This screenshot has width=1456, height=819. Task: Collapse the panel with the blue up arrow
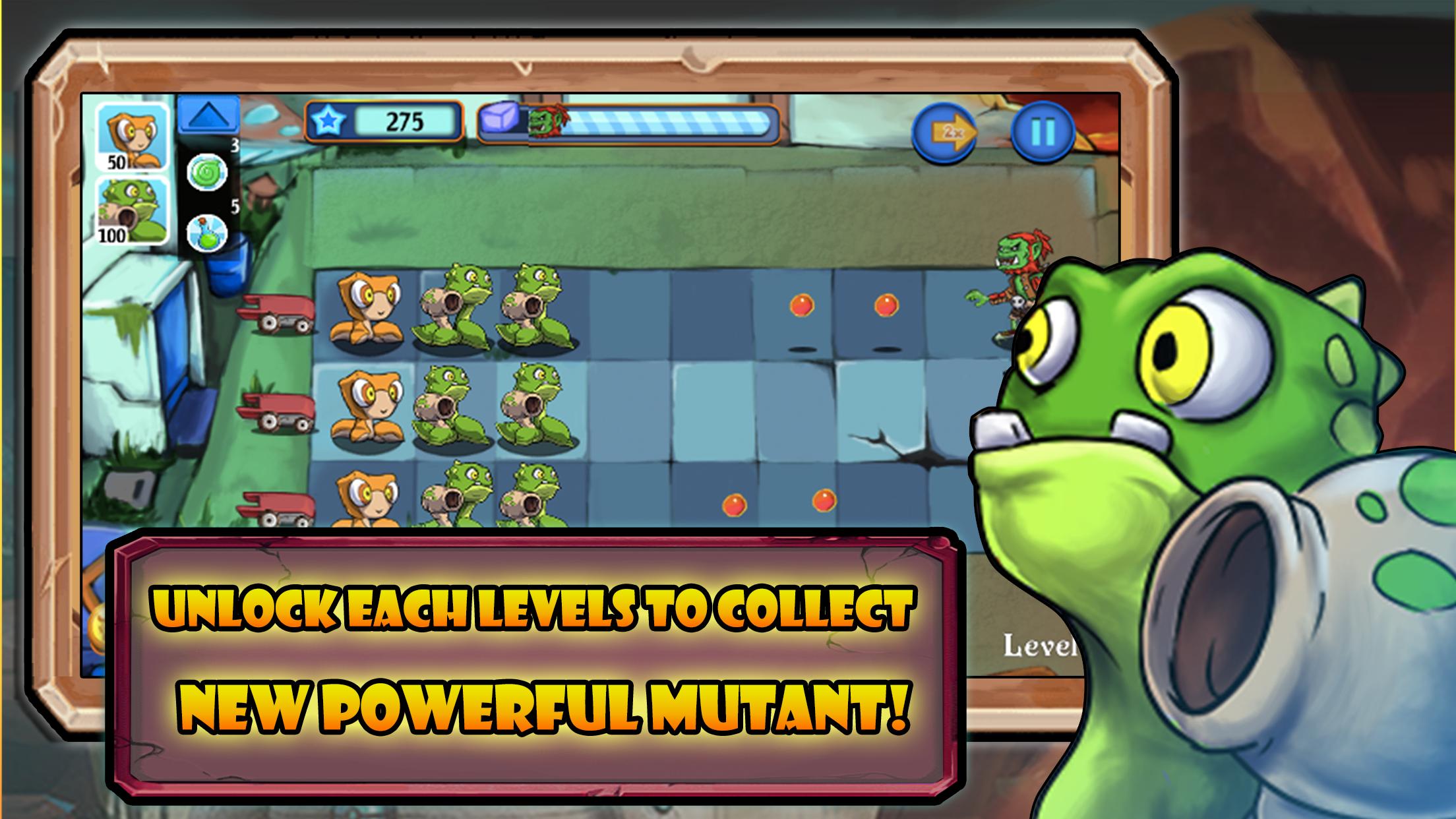[x=208, y=117]
